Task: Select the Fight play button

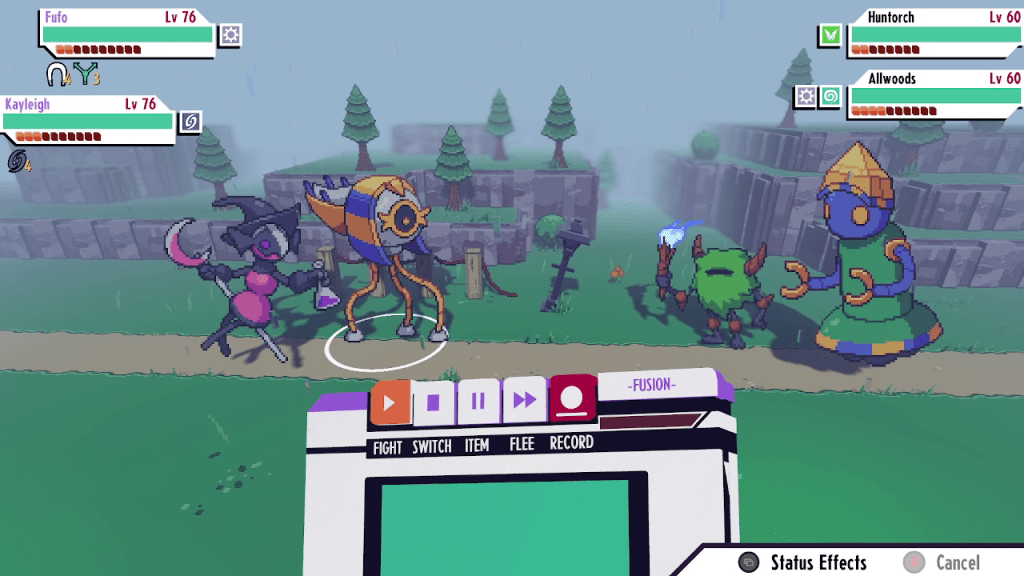Action: pos(390,403)
